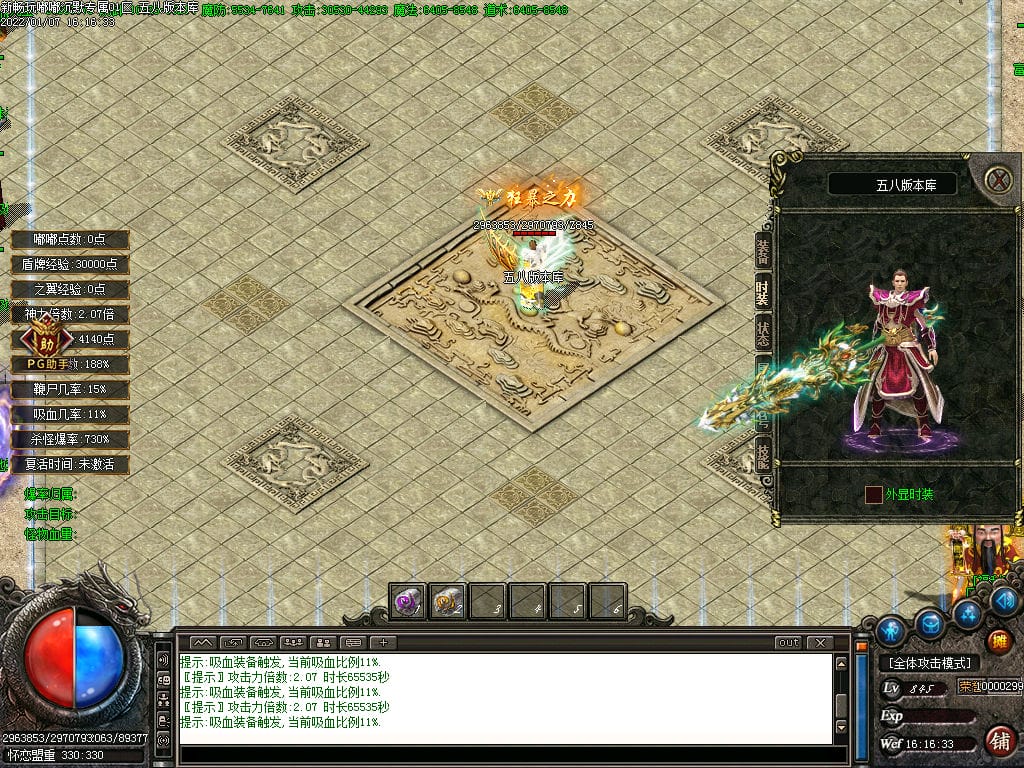Select the 状态 status tab
This screenshot has width=1024, height=768.
[x=763, y=334]
